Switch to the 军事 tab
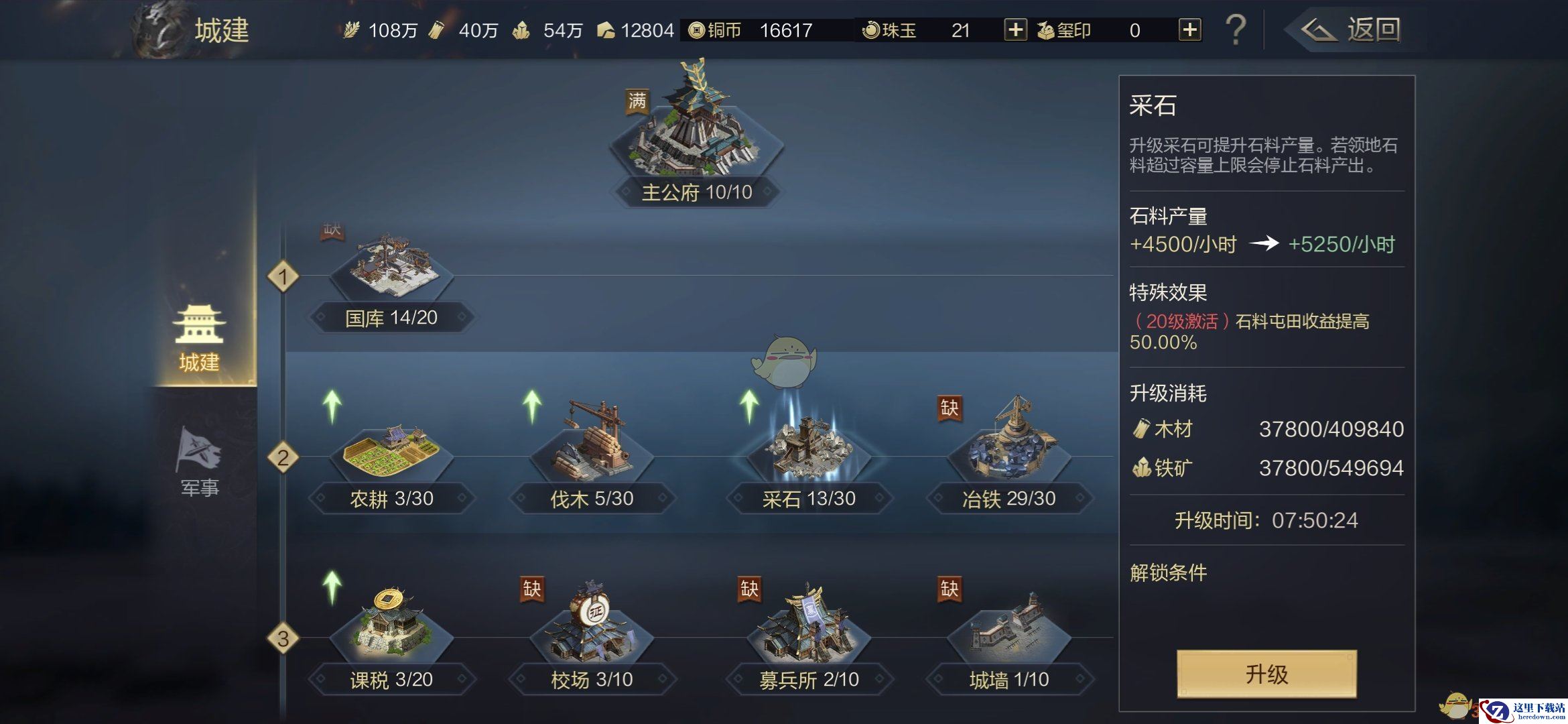 tap(200, 463)
